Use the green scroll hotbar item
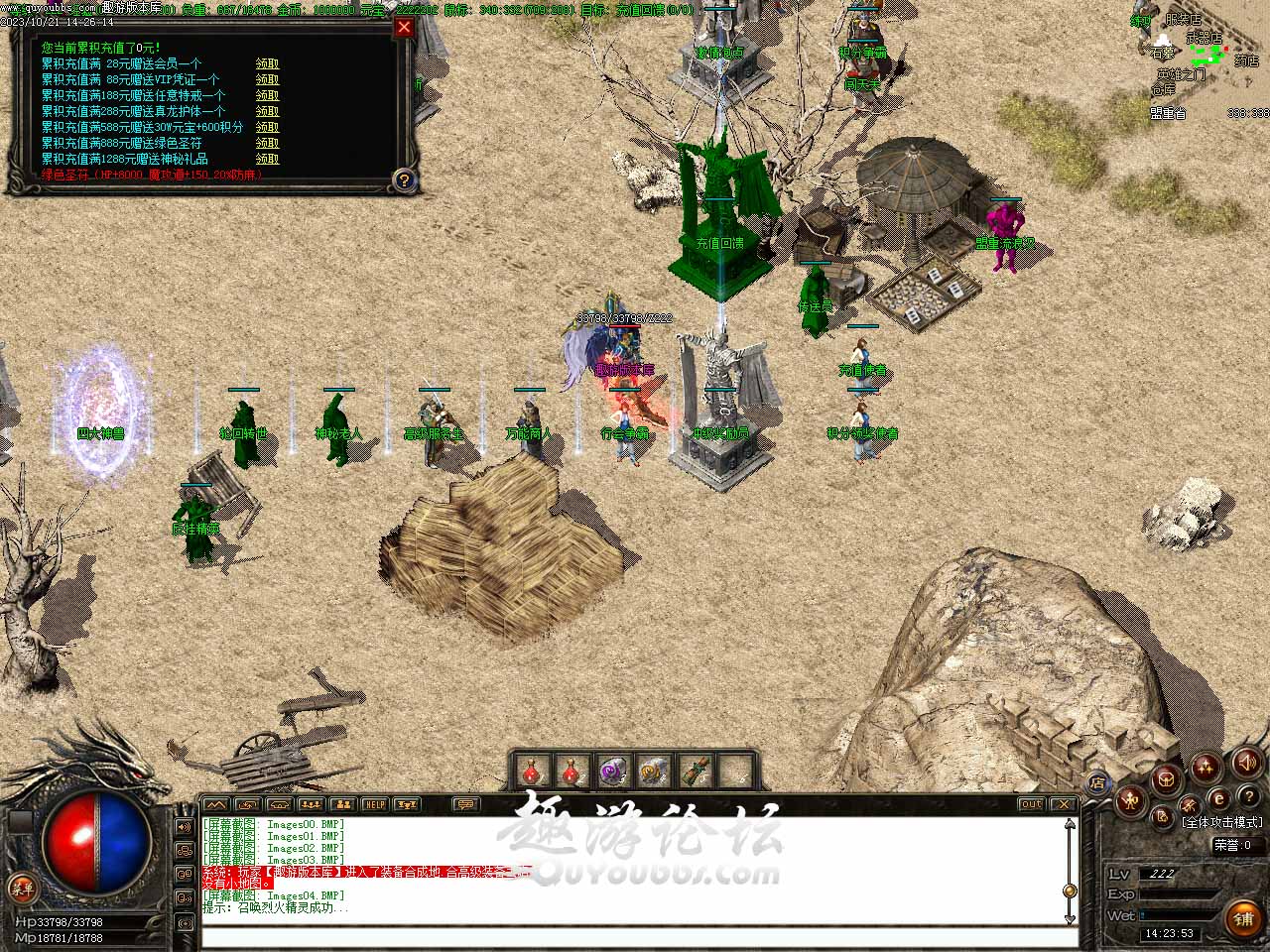The height and width of the screenshot is (952, 1270). coord(694,771)
